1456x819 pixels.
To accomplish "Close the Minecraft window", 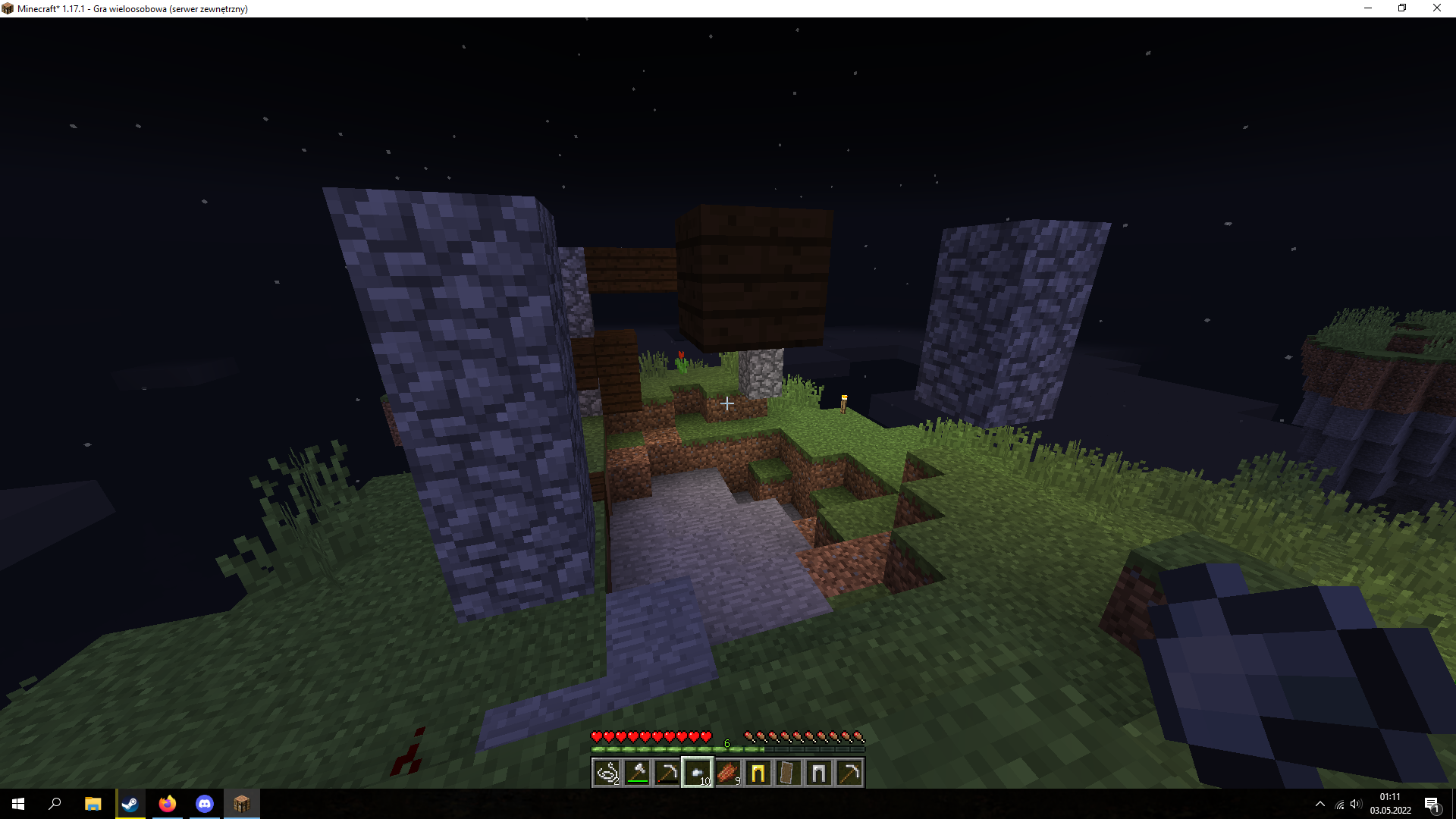I will click(1436, 8).
